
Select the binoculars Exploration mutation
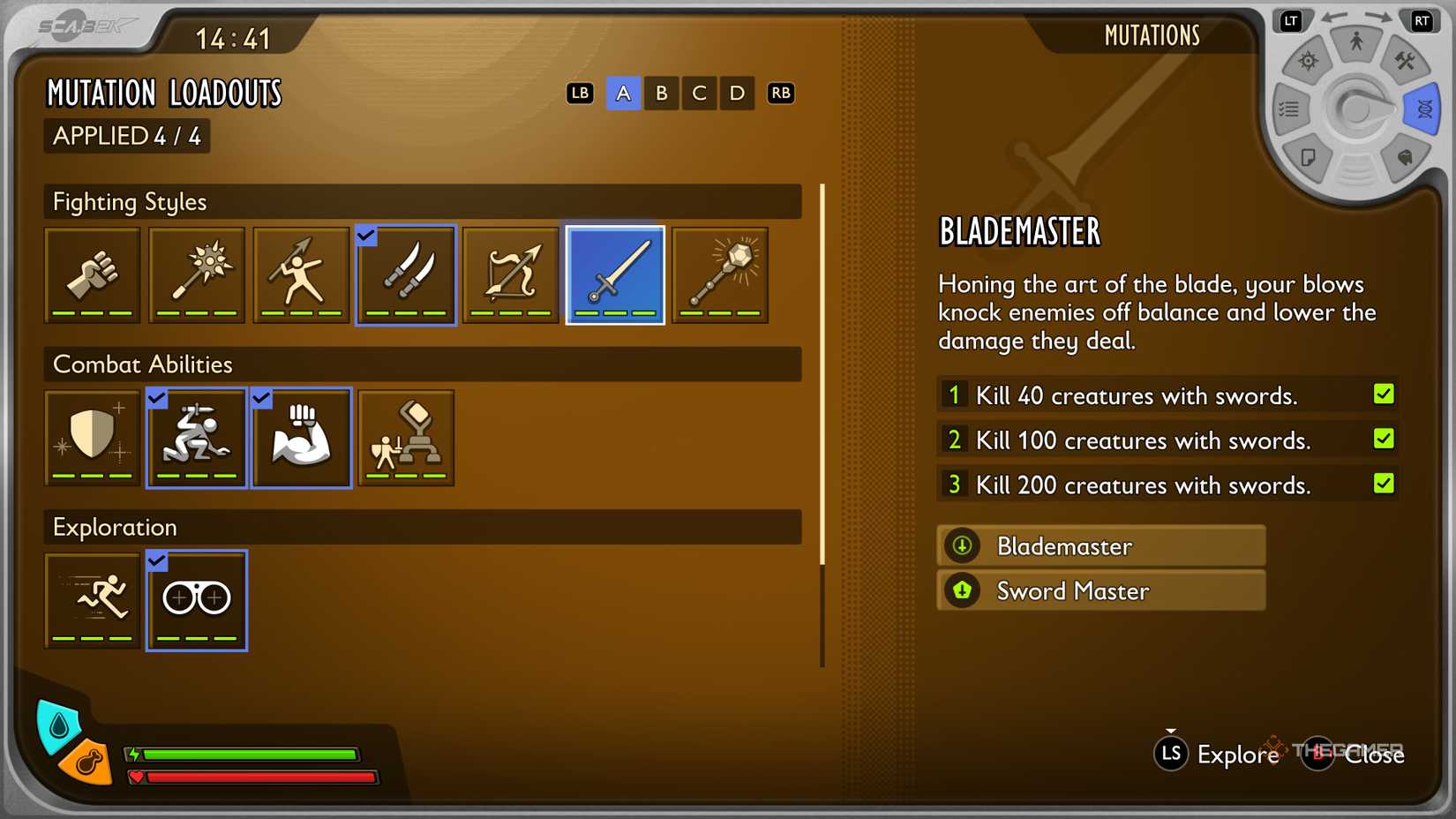pyautogui.click(x=196, y=599)
